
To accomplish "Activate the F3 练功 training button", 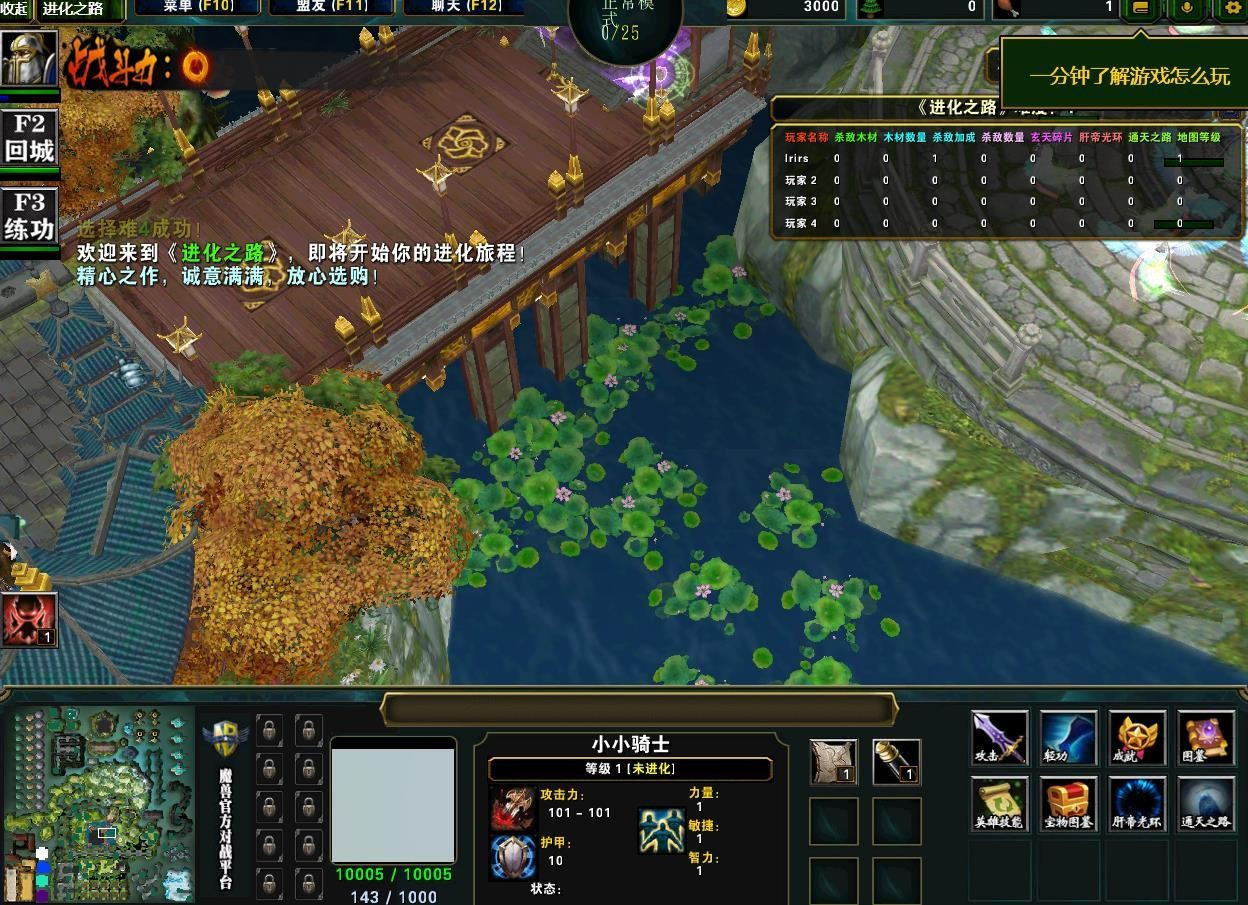I will (x=30, y=215).
